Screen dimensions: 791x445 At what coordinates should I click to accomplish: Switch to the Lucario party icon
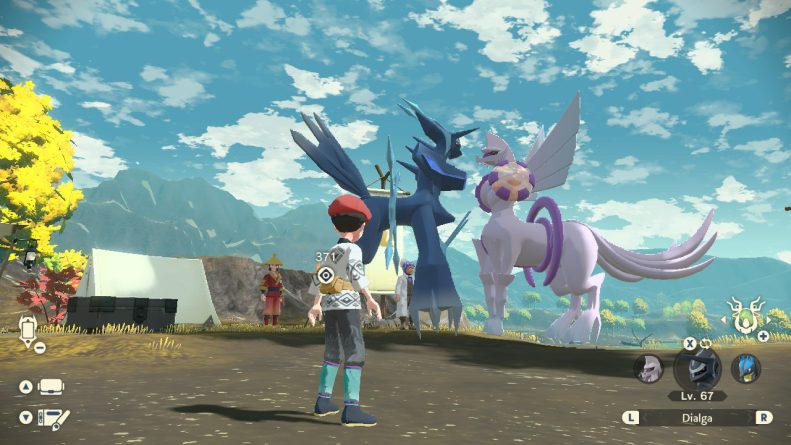pyautogui.click(x=745, y=368)
